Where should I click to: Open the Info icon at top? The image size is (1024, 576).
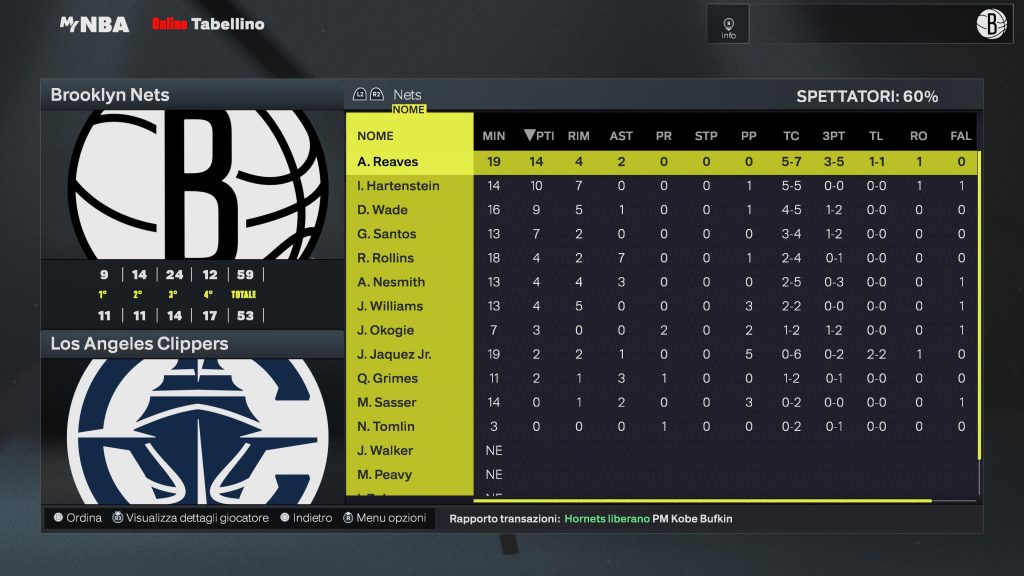[728, 25]
